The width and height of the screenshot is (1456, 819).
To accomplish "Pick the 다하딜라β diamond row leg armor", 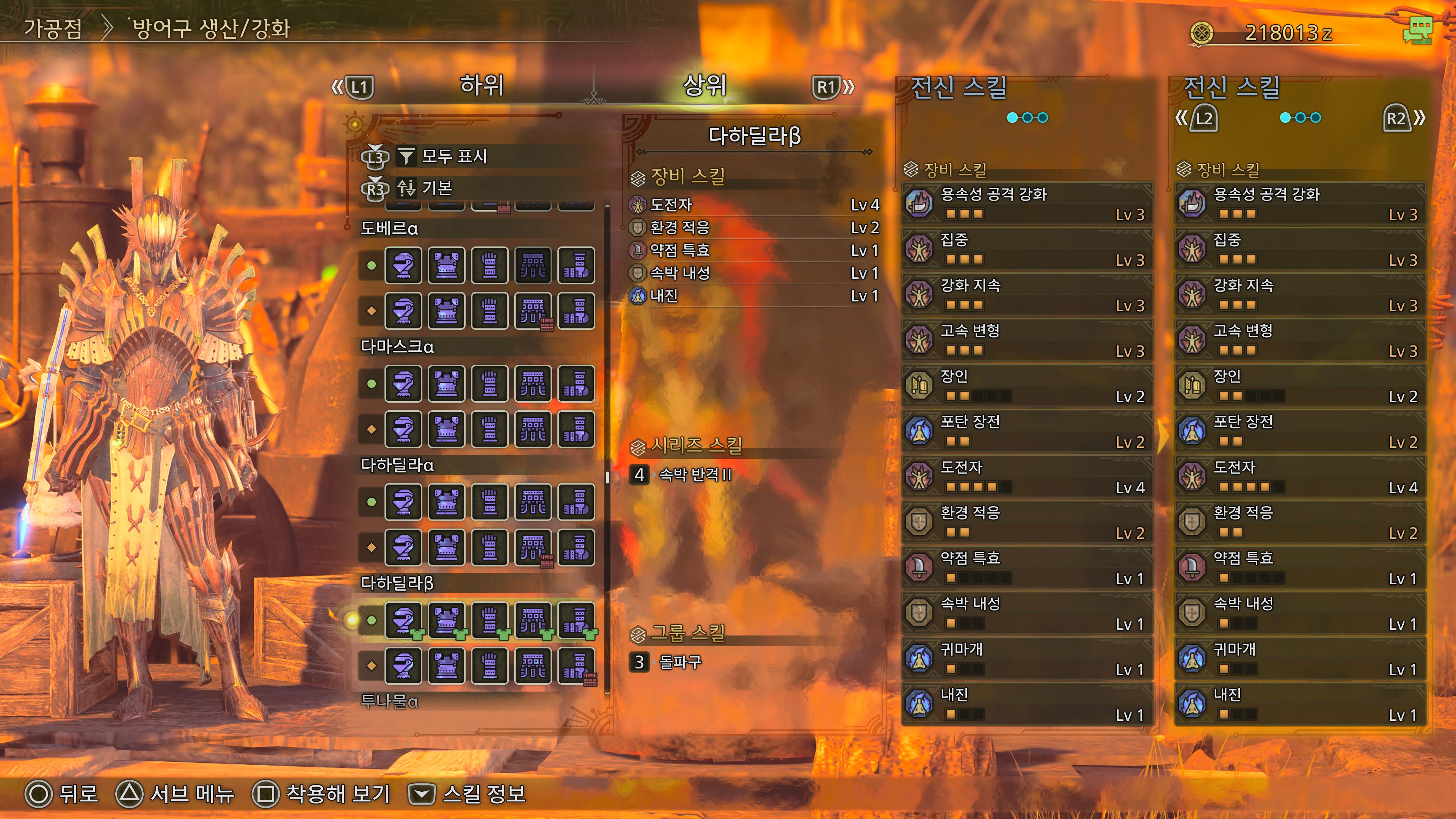I will pyautogui.click(x=576, y=665).
